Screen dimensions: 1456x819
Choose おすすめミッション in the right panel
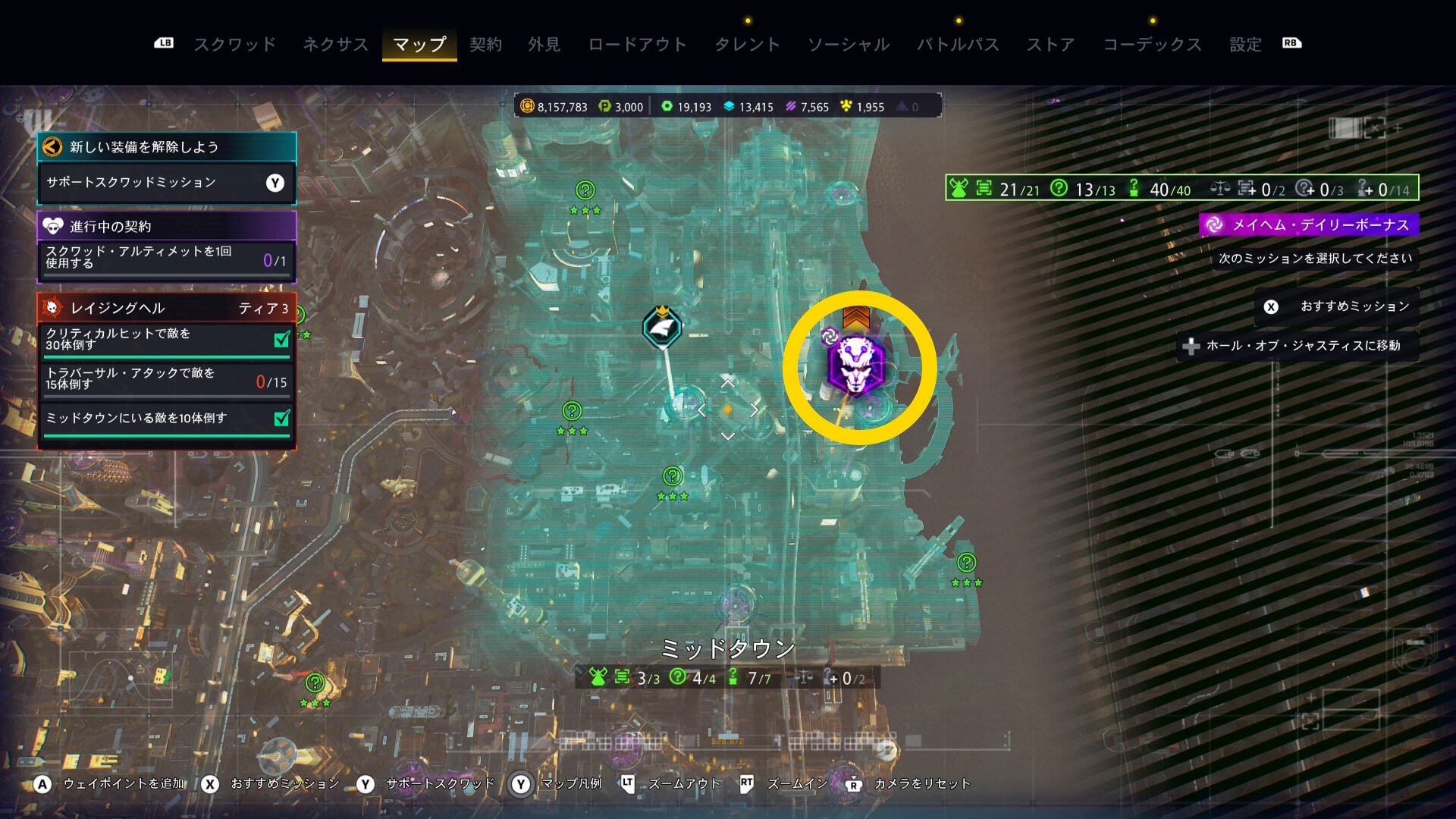point(1338,306)
